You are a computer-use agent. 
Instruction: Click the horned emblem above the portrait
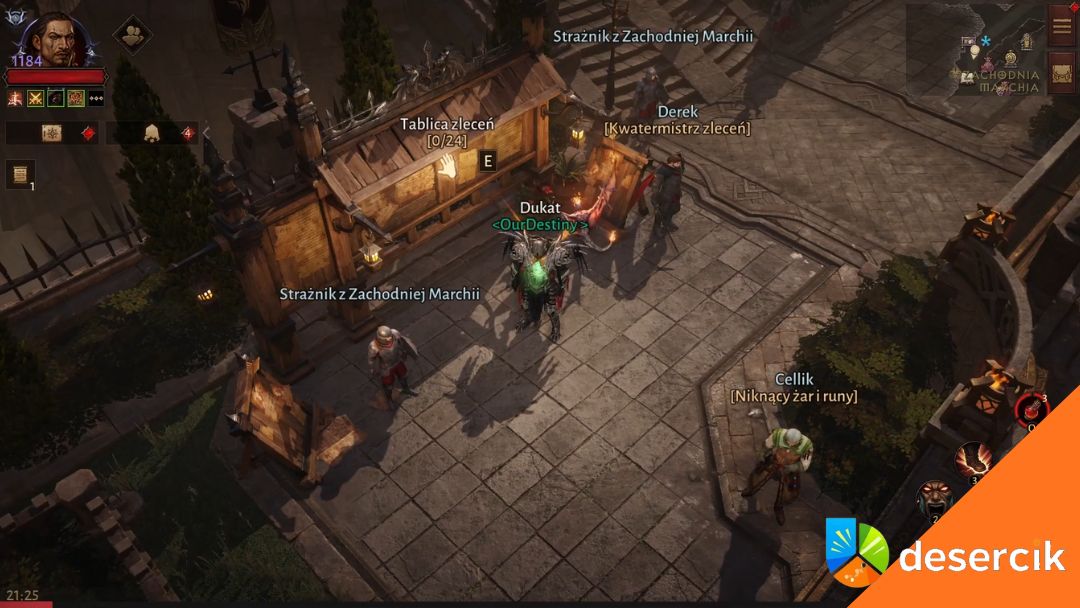pos(15,17)
